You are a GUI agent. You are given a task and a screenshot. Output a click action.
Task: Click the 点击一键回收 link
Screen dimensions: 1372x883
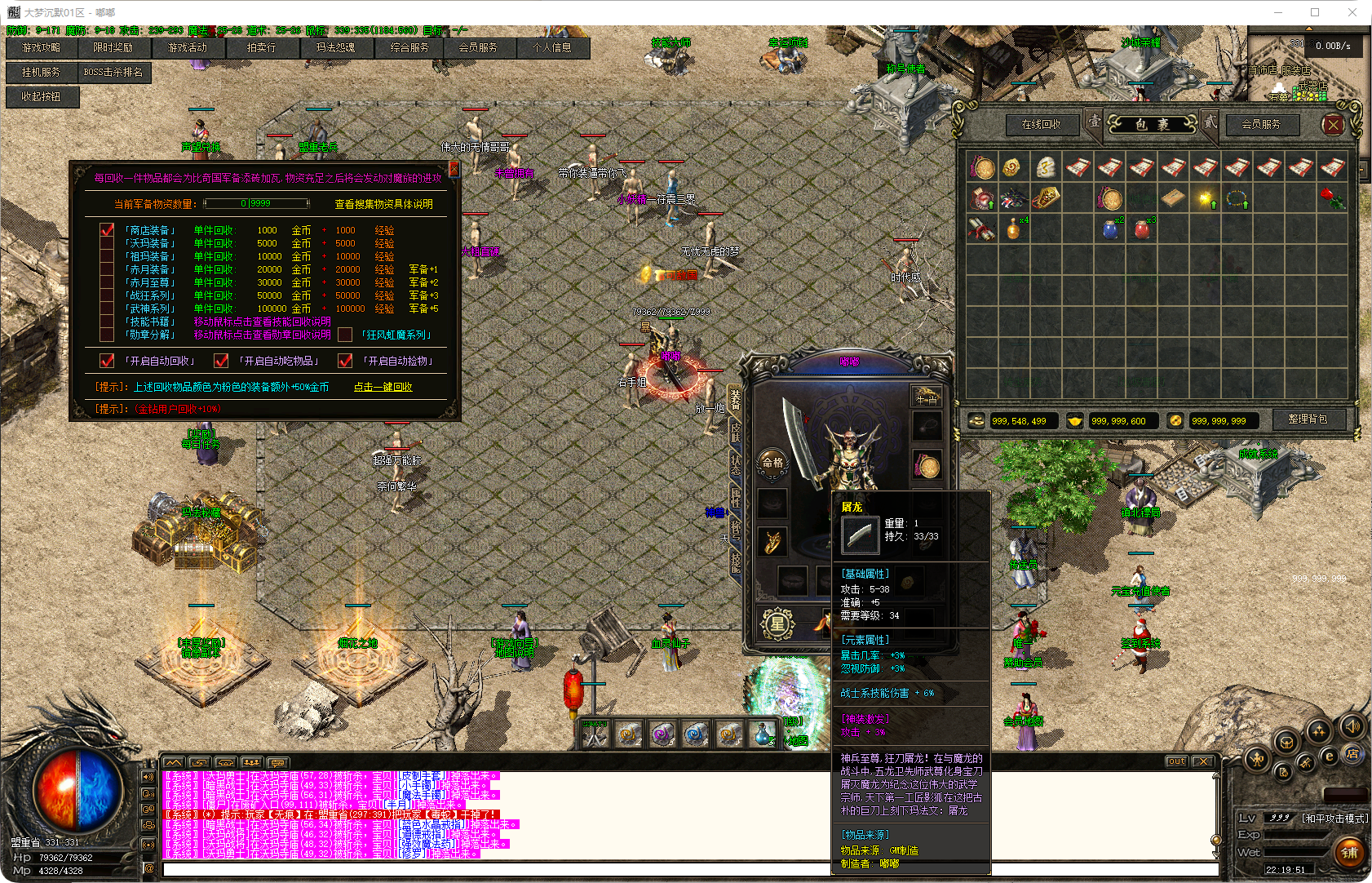[383, 387]
